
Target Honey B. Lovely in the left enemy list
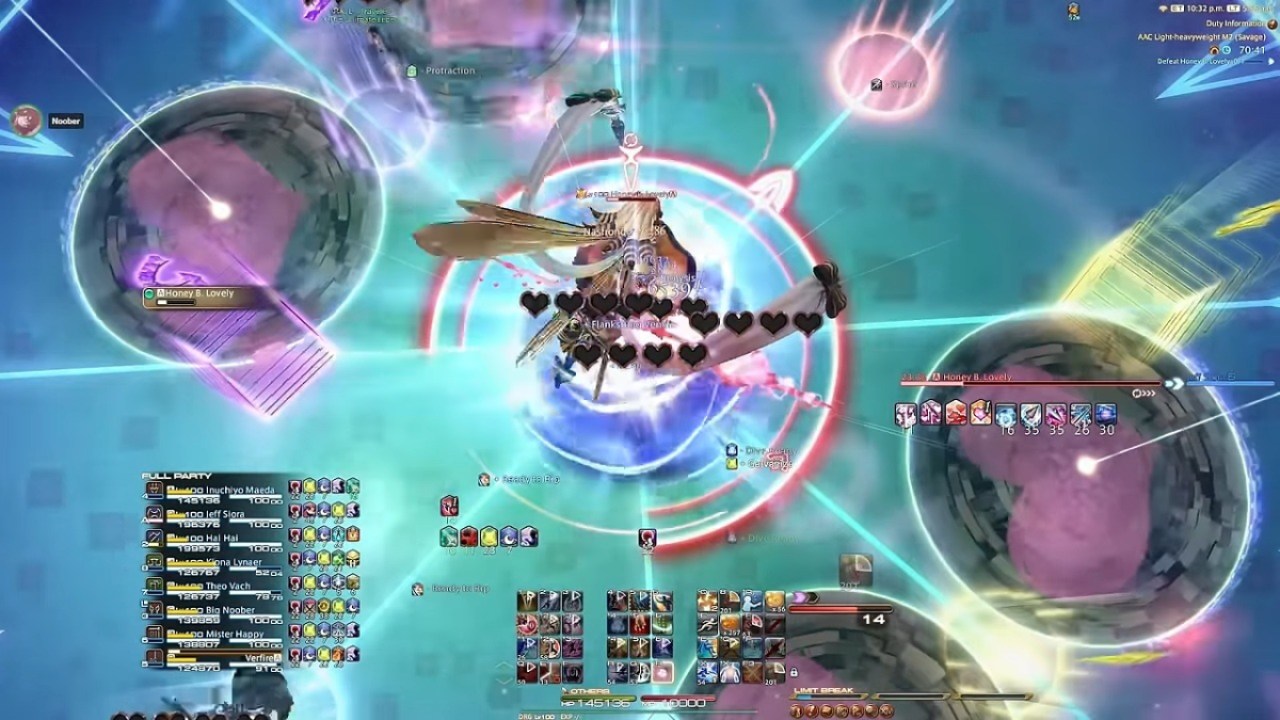pyautogui.click(x=195, y=295)
